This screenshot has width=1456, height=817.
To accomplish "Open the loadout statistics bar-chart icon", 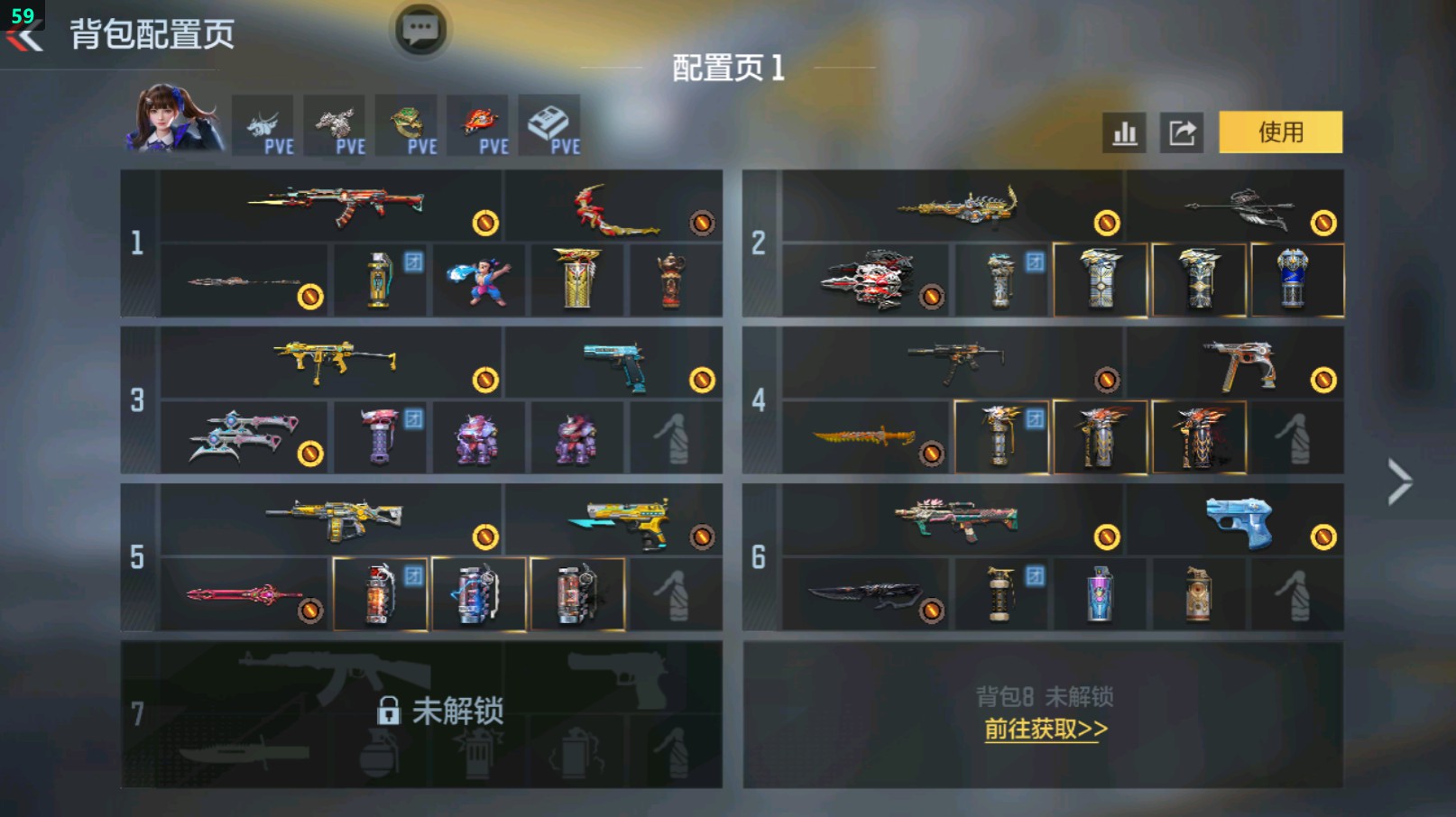I will click(1123, 132).
